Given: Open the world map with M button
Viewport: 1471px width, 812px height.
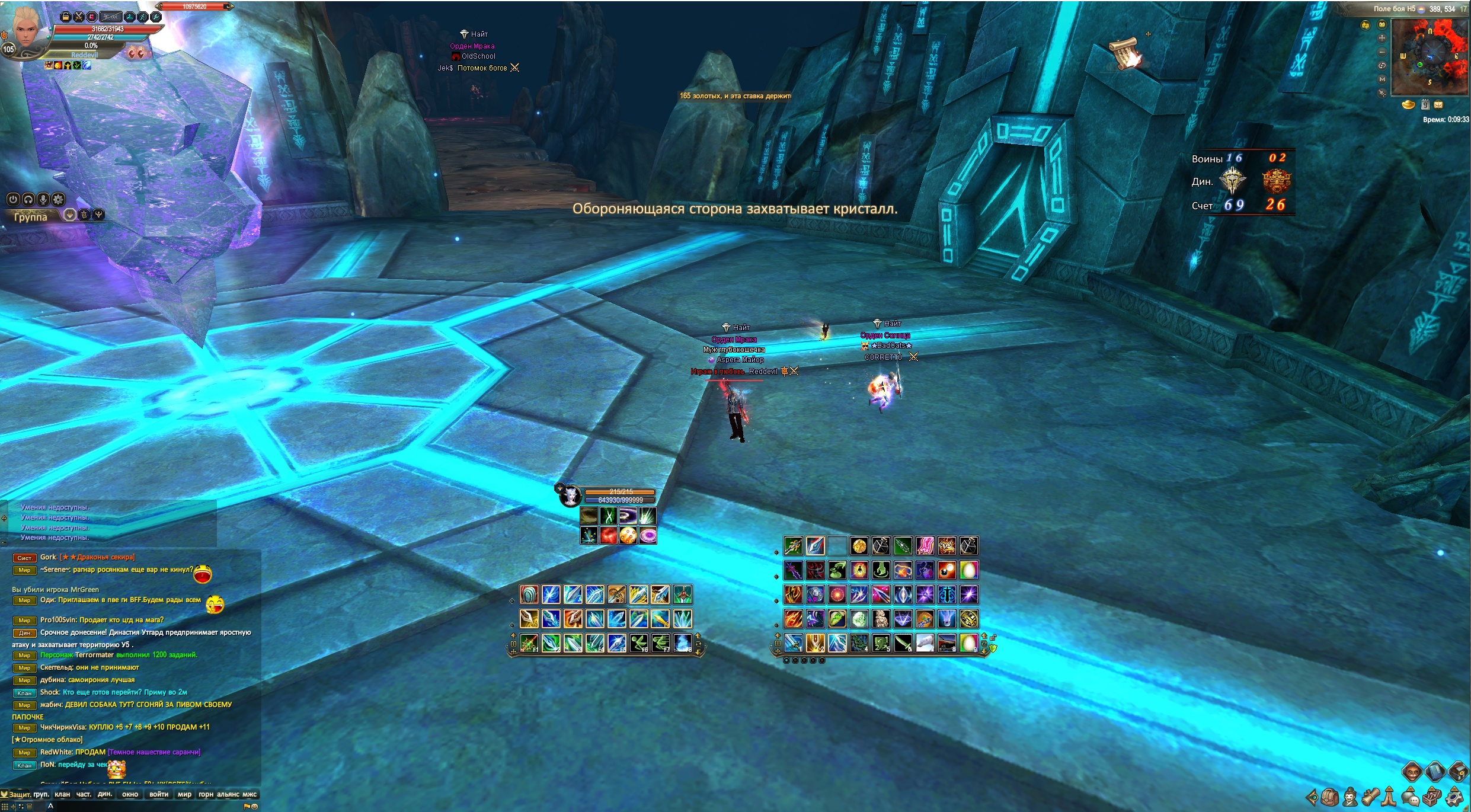Looking at the screenshot, I should [x=1382, y=79].
